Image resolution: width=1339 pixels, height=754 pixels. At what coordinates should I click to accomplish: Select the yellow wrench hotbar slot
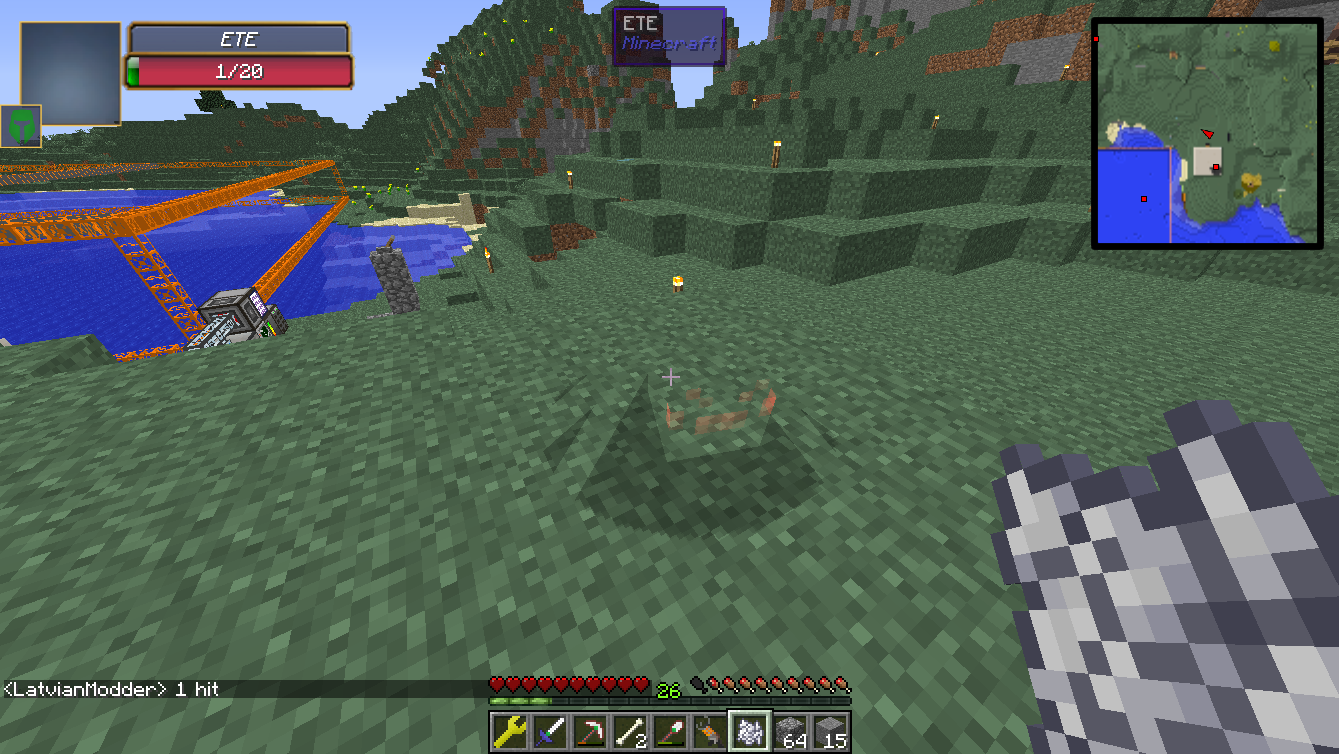point(510,731)
